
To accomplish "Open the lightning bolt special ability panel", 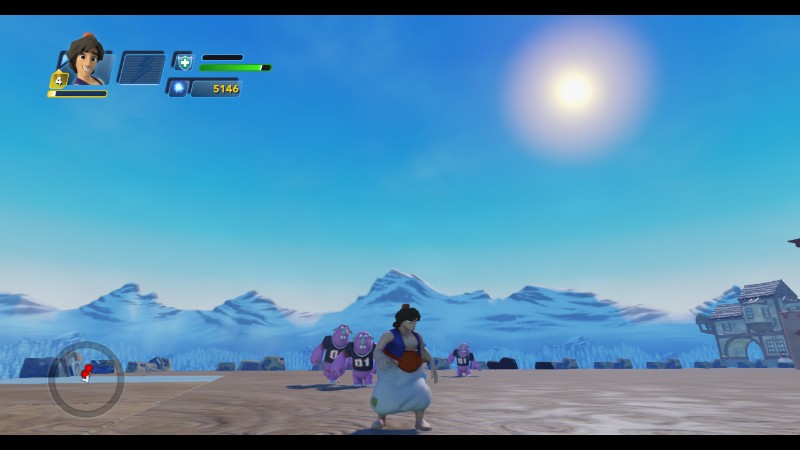I will [140, 67].
